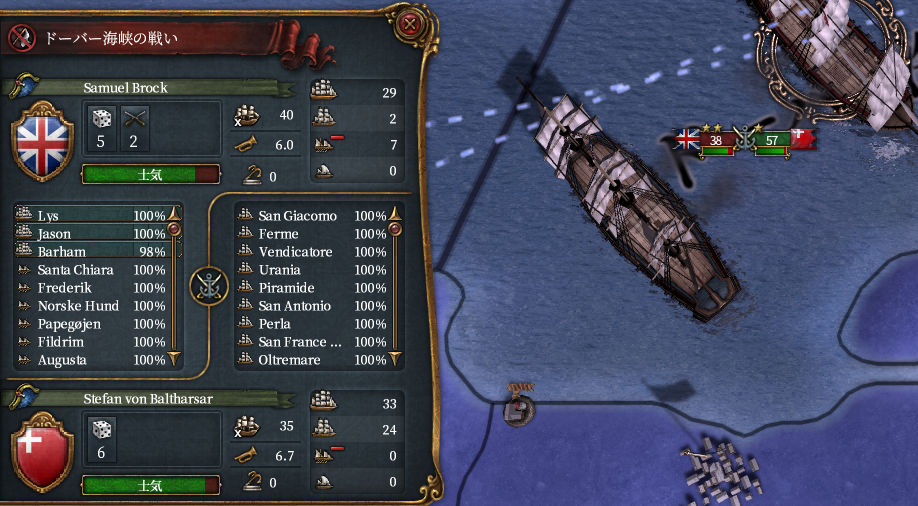
Task: Close the Dover Strait battle window
Action: (x=409, y=23)
